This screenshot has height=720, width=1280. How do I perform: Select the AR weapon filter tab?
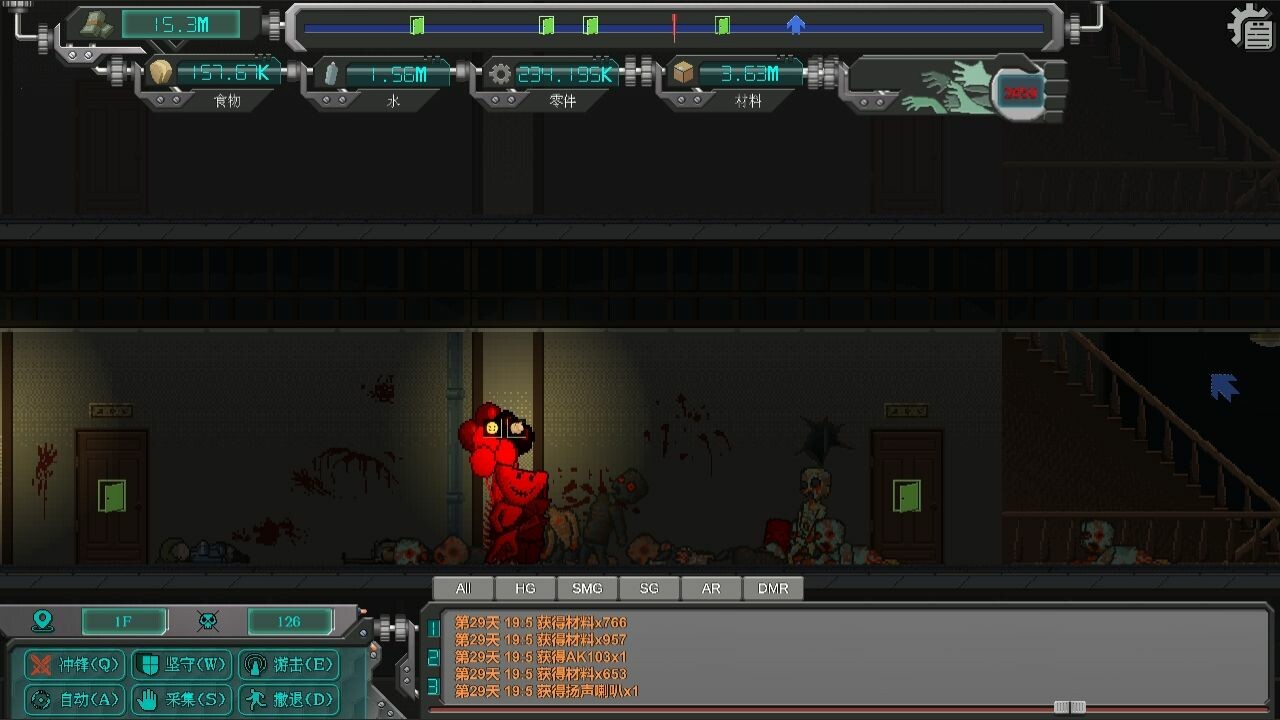tap(711, 588)
